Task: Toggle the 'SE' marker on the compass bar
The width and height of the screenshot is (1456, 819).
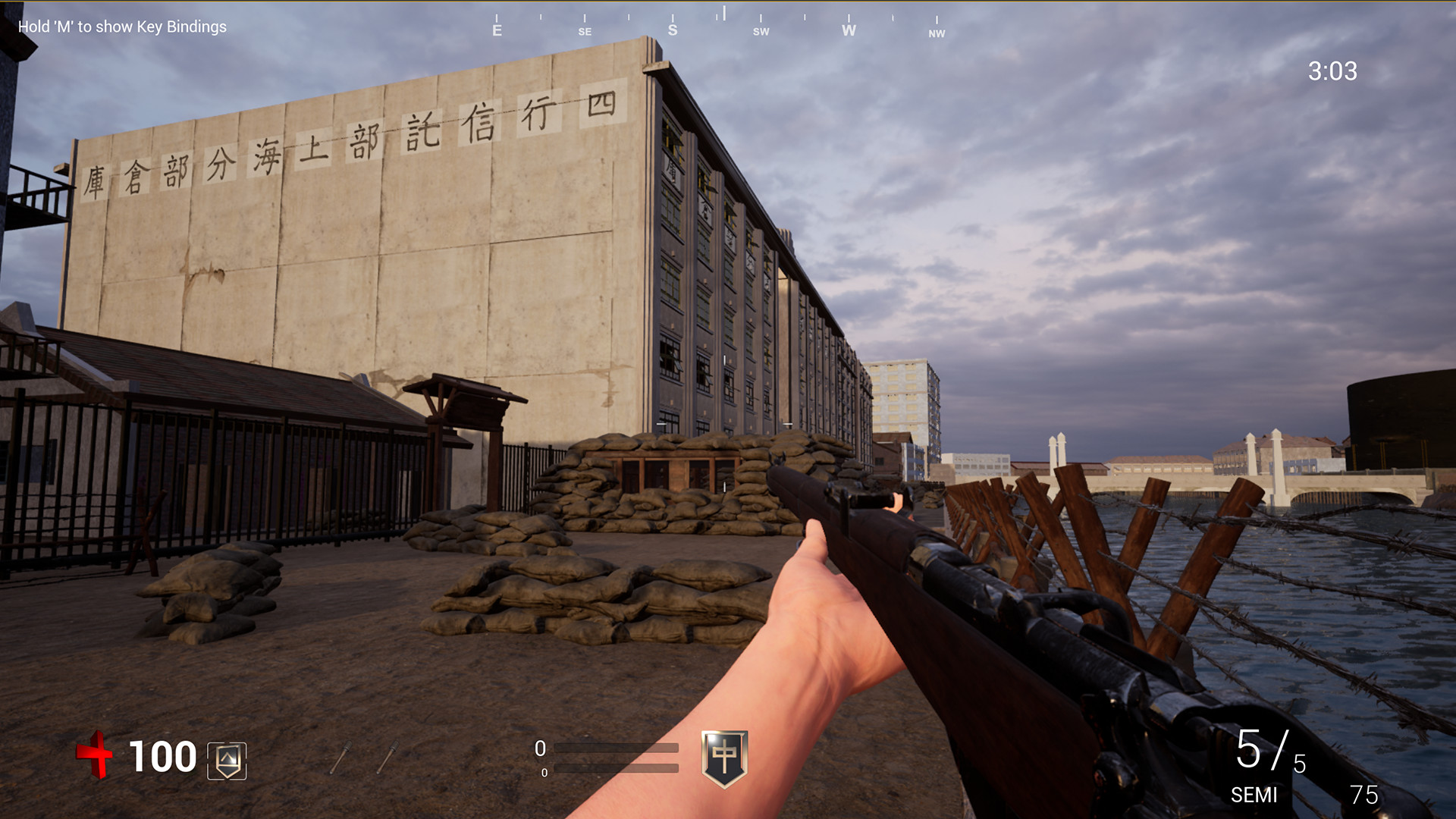Action: 584,32
